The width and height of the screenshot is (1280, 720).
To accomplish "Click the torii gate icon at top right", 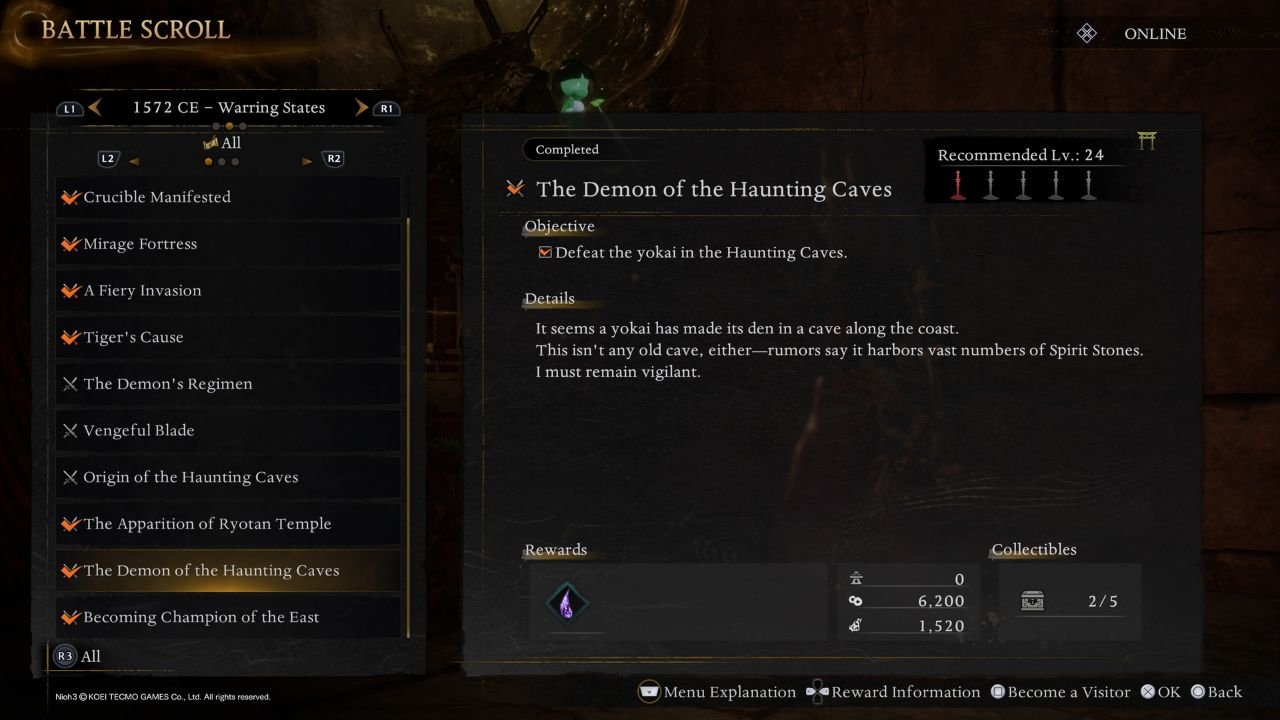I will click(x=1146, y=141).
